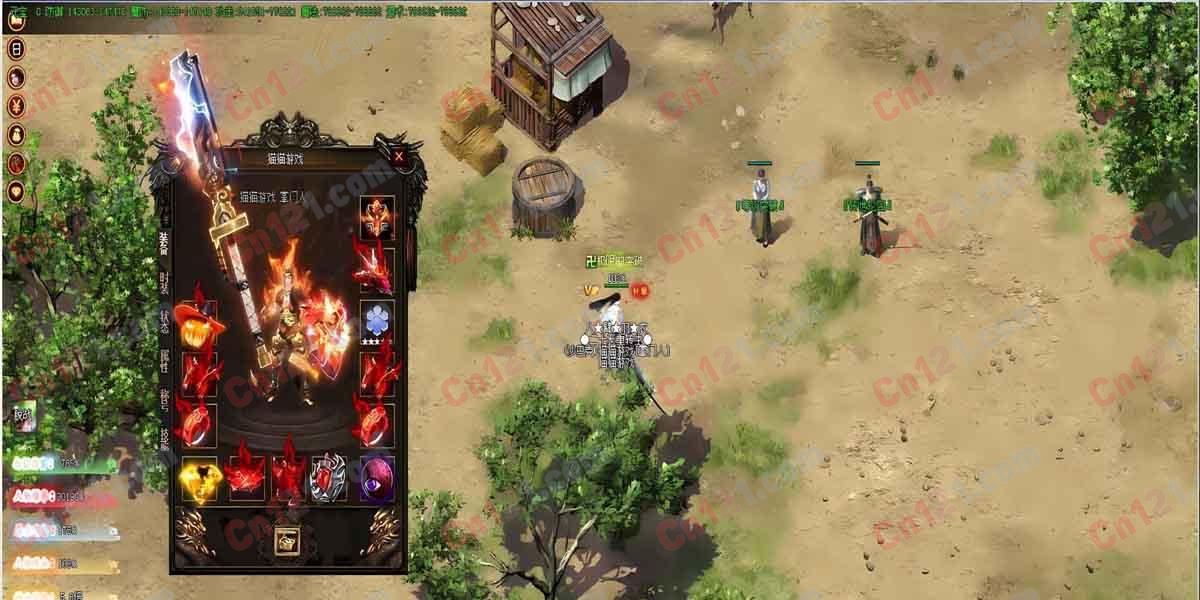This screenshot has height=600, width=1200.
Task: Close the character equipment panel
Action: pyautogui.click(x=399, y=156)
